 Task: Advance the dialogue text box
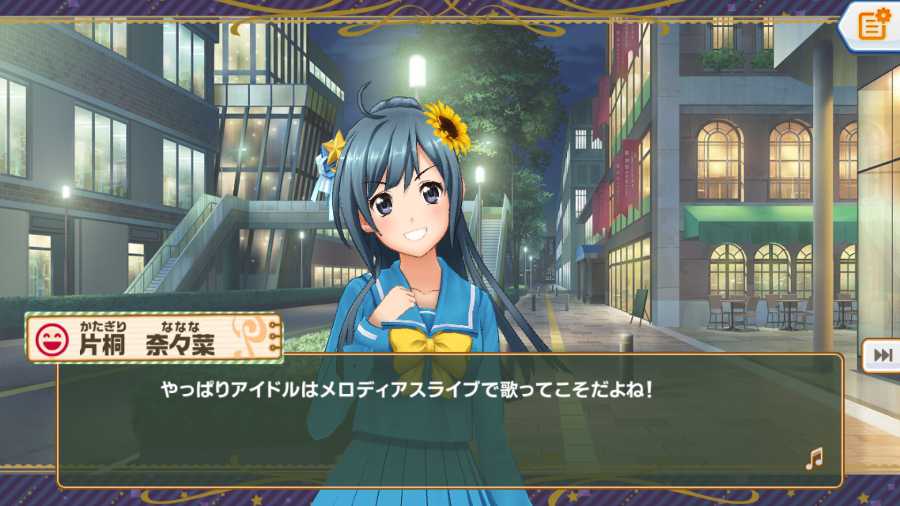(x=450, y=420)
